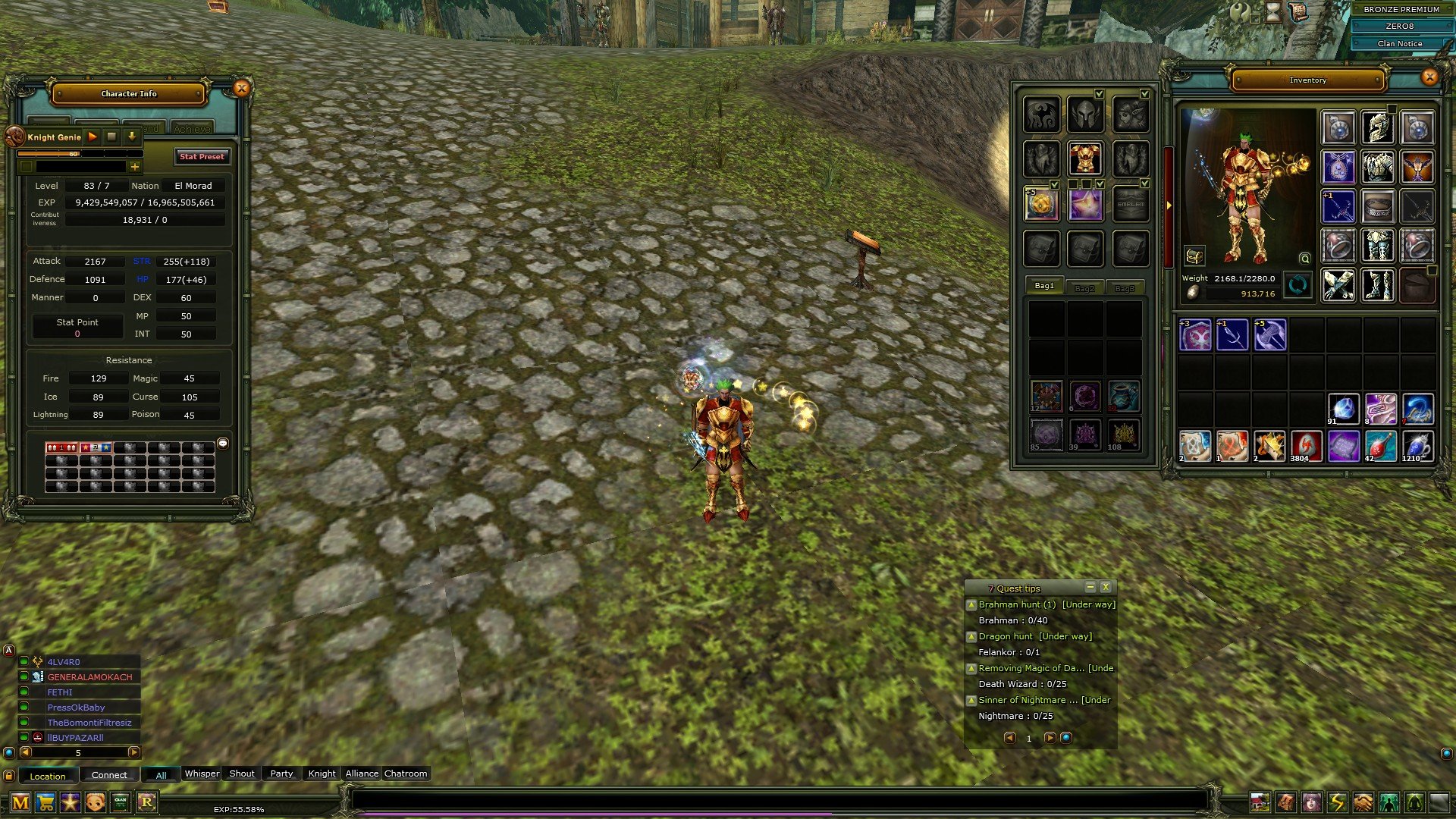Open the next page of quest tips
The image size is (1456, 819).
point(1050,738)
